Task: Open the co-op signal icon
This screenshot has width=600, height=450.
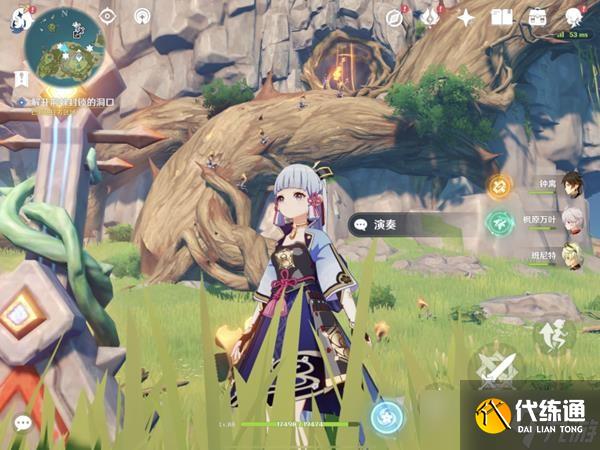Action: pos(141,16)
